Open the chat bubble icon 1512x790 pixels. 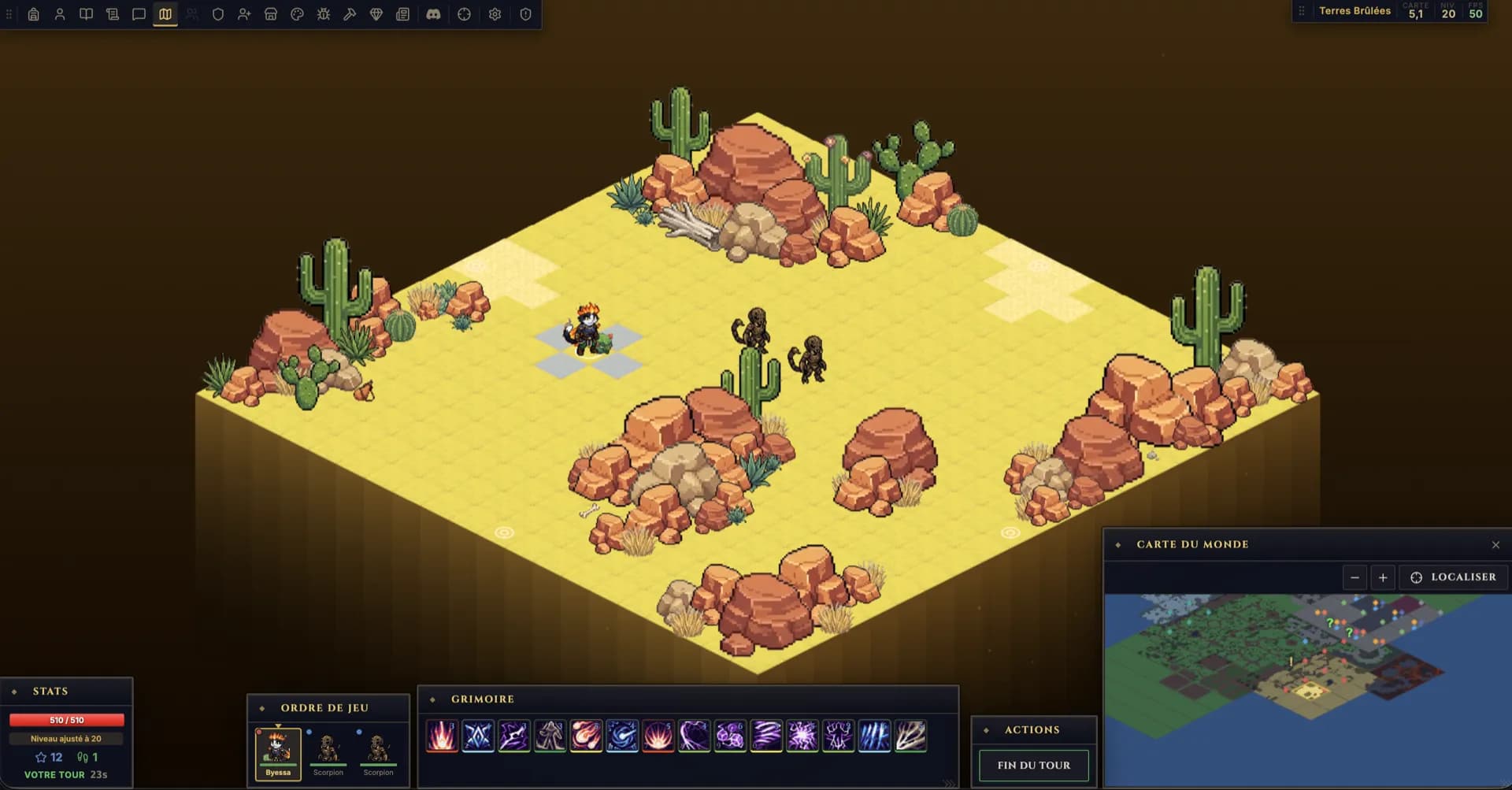pos(139,13)
